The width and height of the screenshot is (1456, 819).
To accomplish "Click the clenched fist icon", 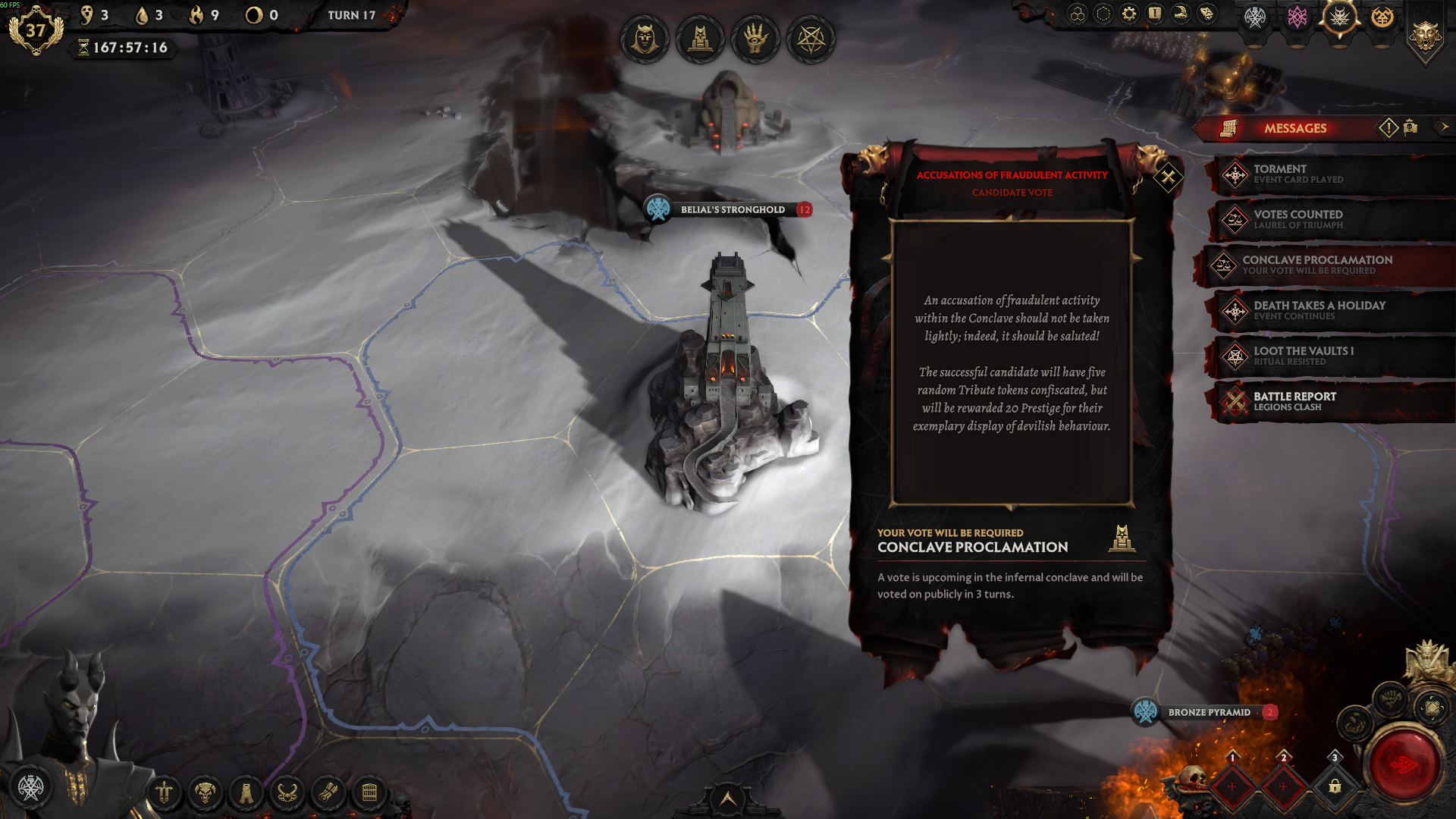I will [x=1390, y=698].
